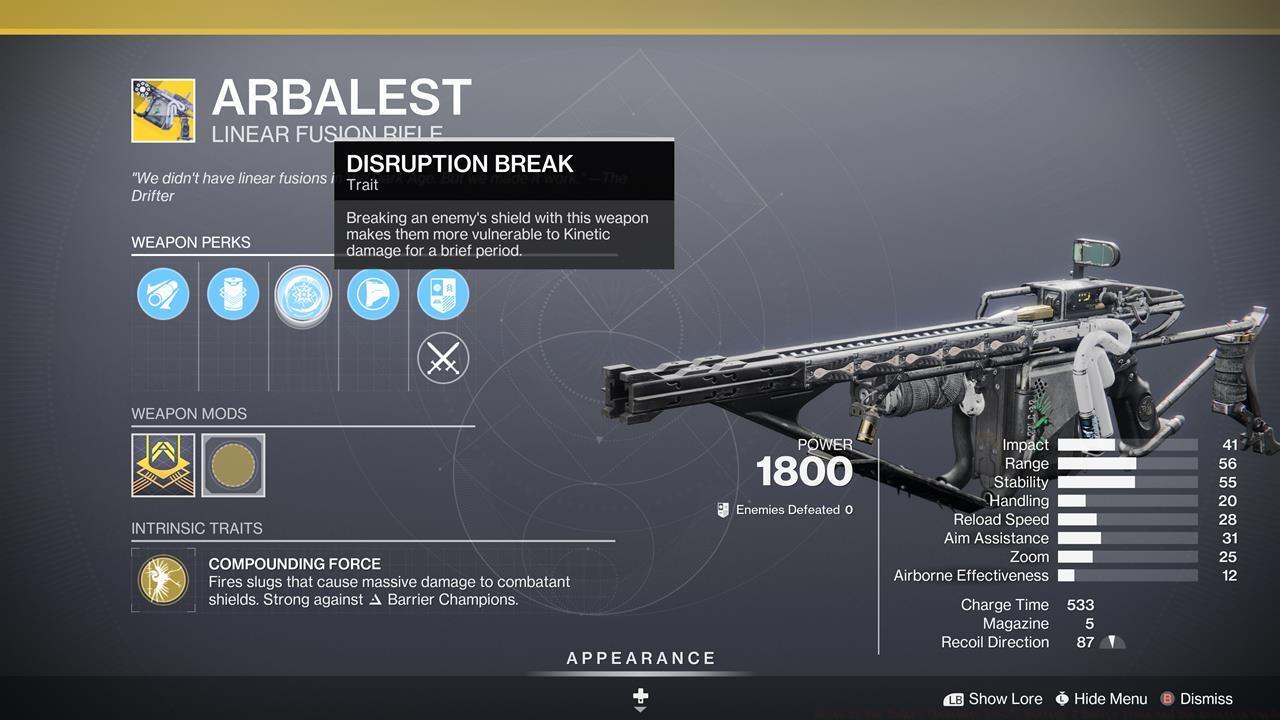The width and height of the screenshot is (1280, 720).
Task: Toggle the gold emblem weapon mod slot
Action: (x=164, y=465)
